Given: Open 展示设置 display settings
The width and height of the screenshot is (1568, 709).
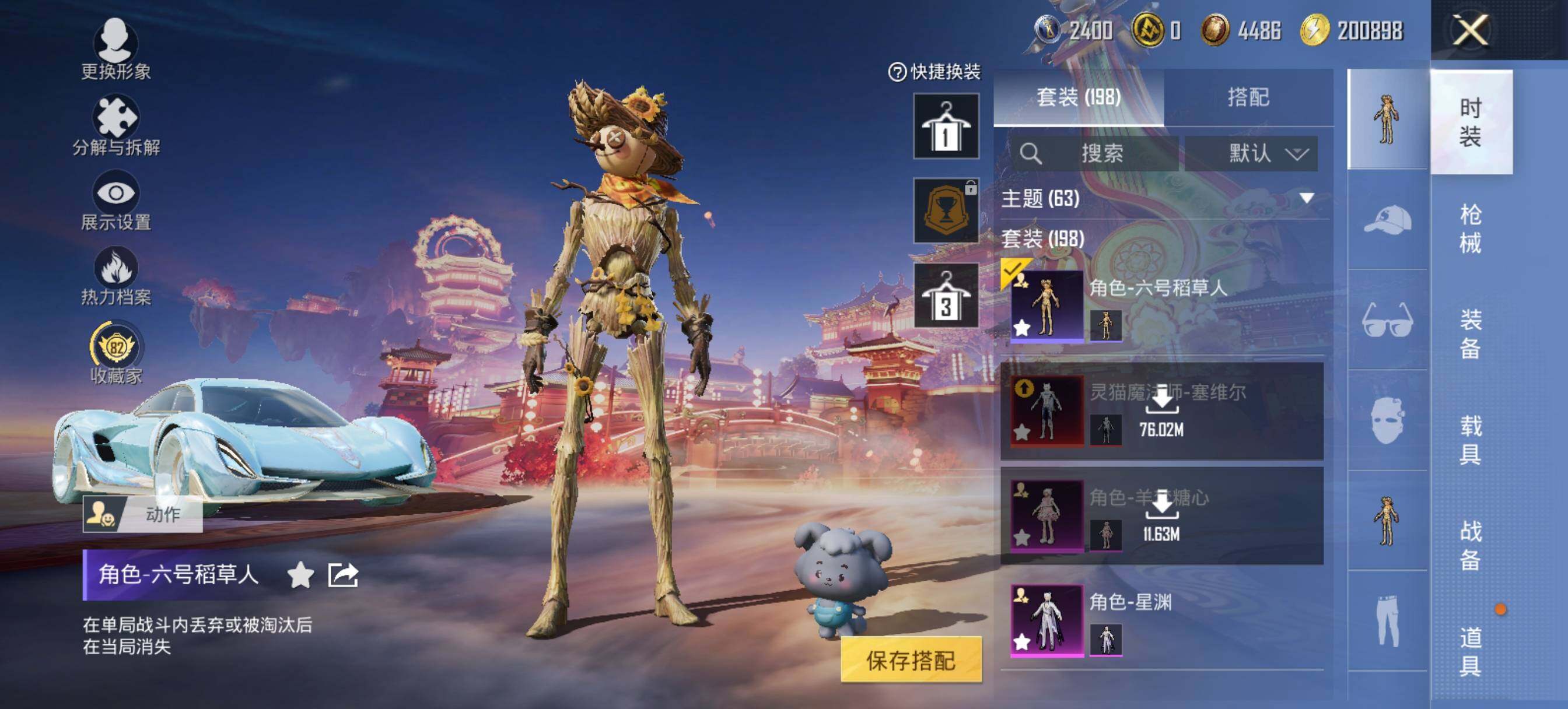Looking at the screenshot, I should click(116, 201).
